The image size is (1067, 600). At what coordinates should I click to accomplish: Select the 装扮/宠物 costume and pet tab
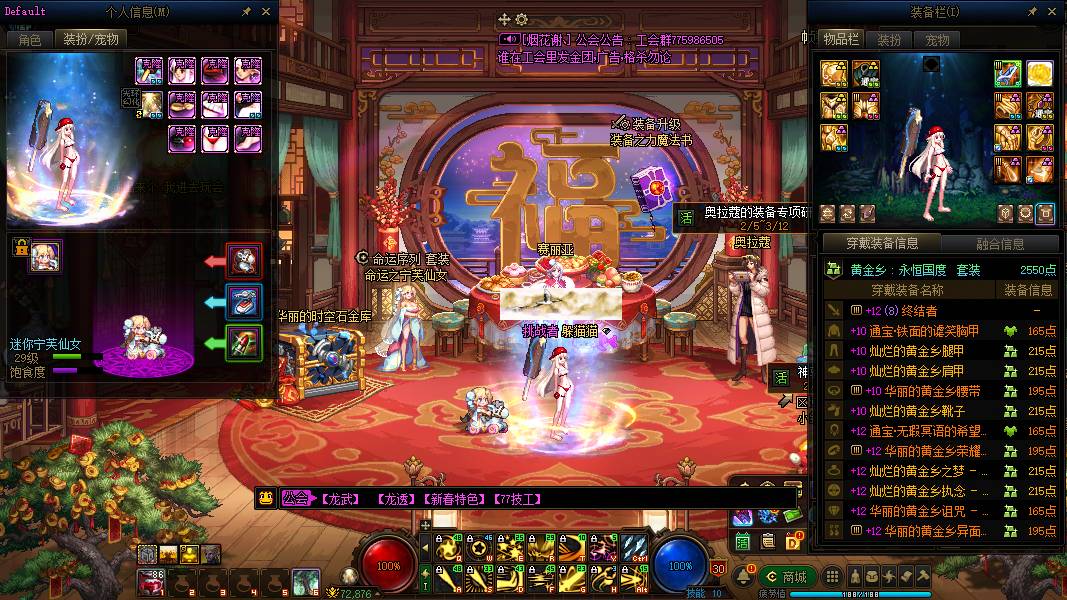(90, 40)
